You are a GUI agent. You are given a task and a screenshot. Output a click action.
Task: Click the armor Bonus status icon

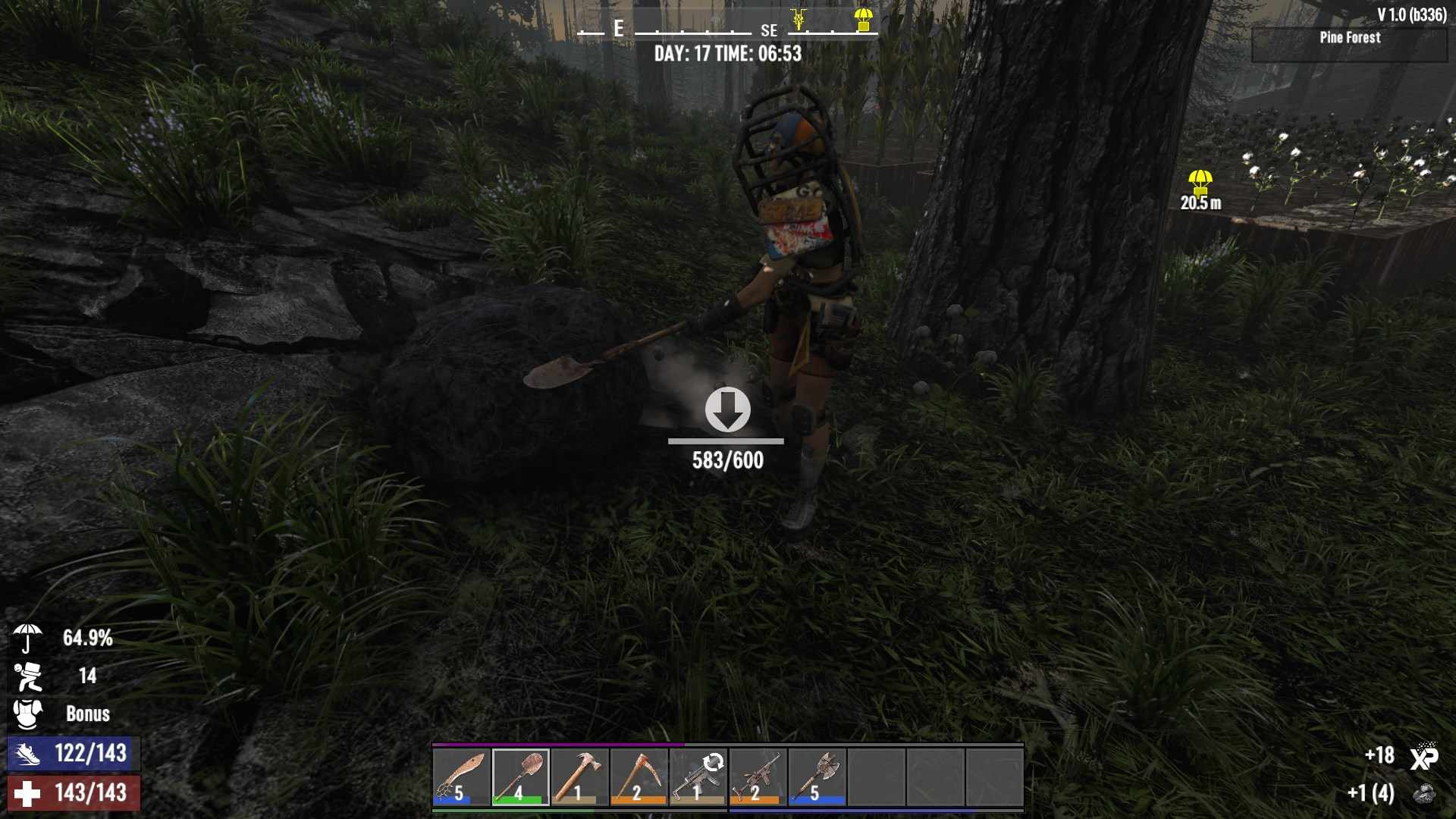[x=27, y=714]
